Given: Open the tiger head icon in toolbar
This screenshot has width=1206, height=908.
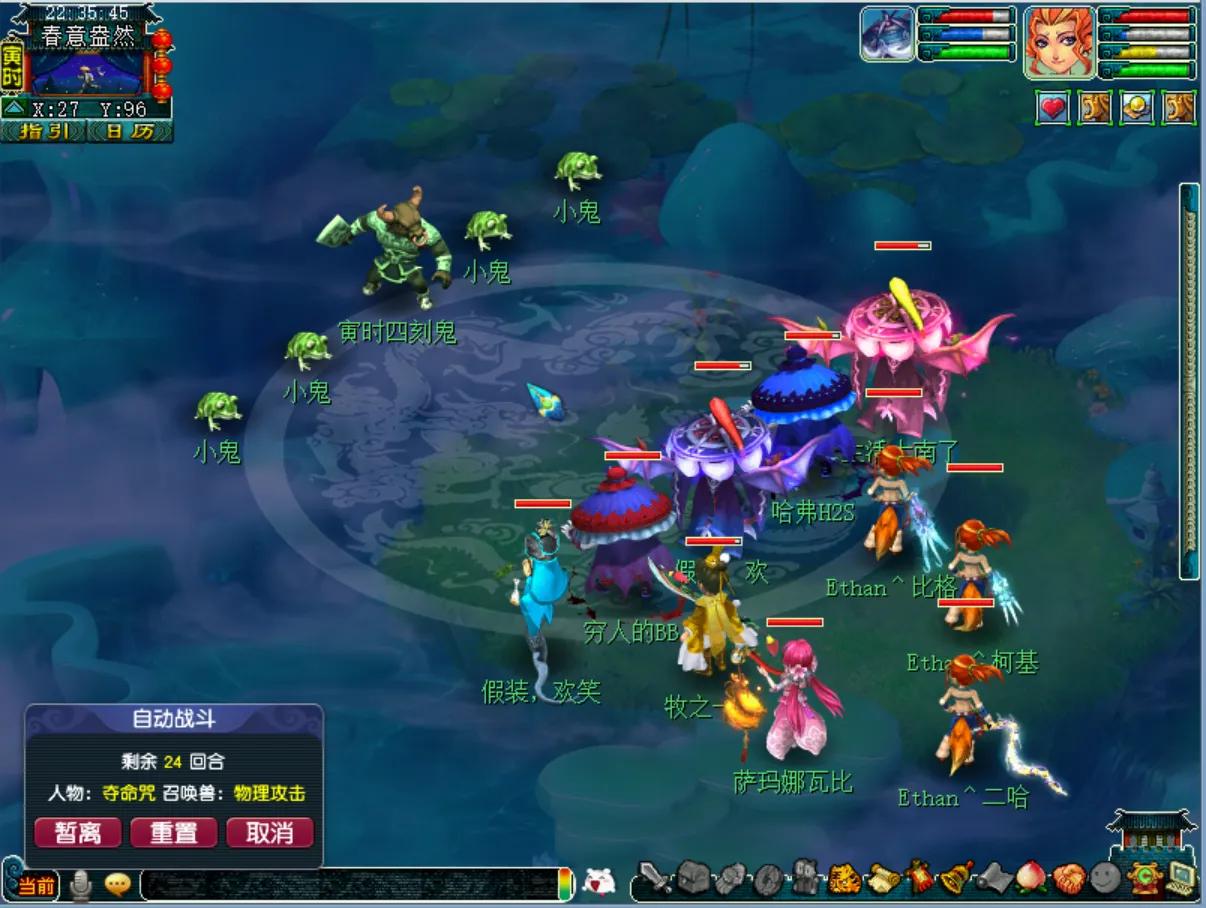Looking at the screenshot, I should (845, 879).
